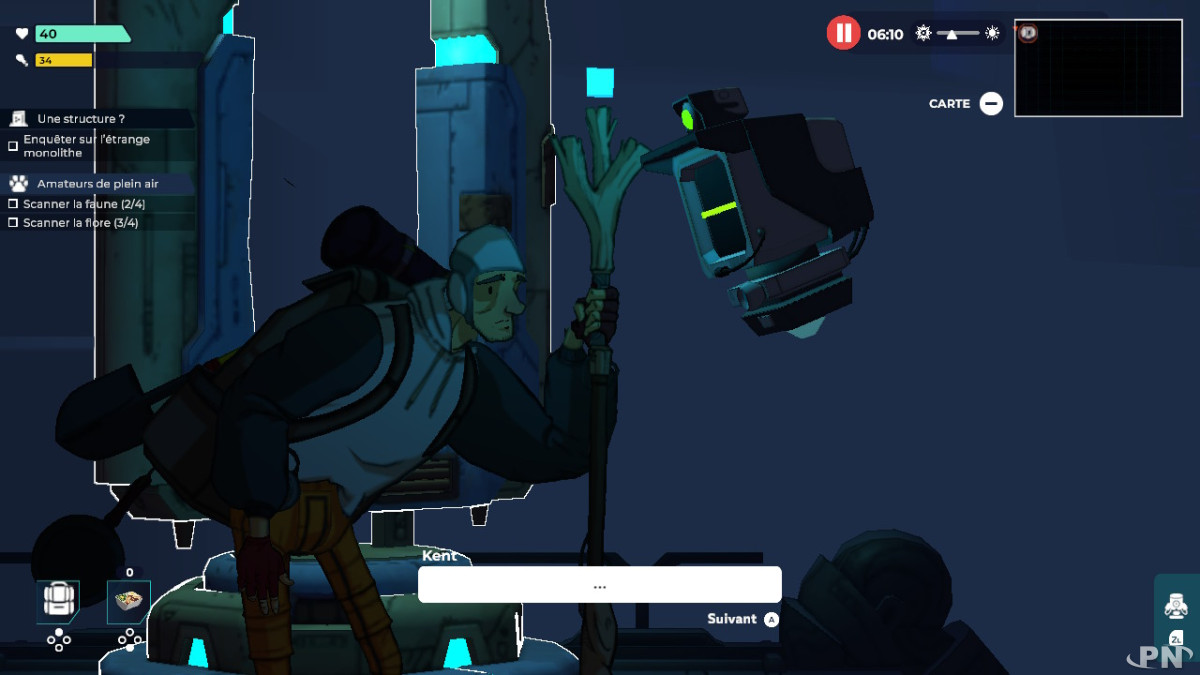Toggle the 'Scanner la faune (2/4)' objective

click(14, 204)
